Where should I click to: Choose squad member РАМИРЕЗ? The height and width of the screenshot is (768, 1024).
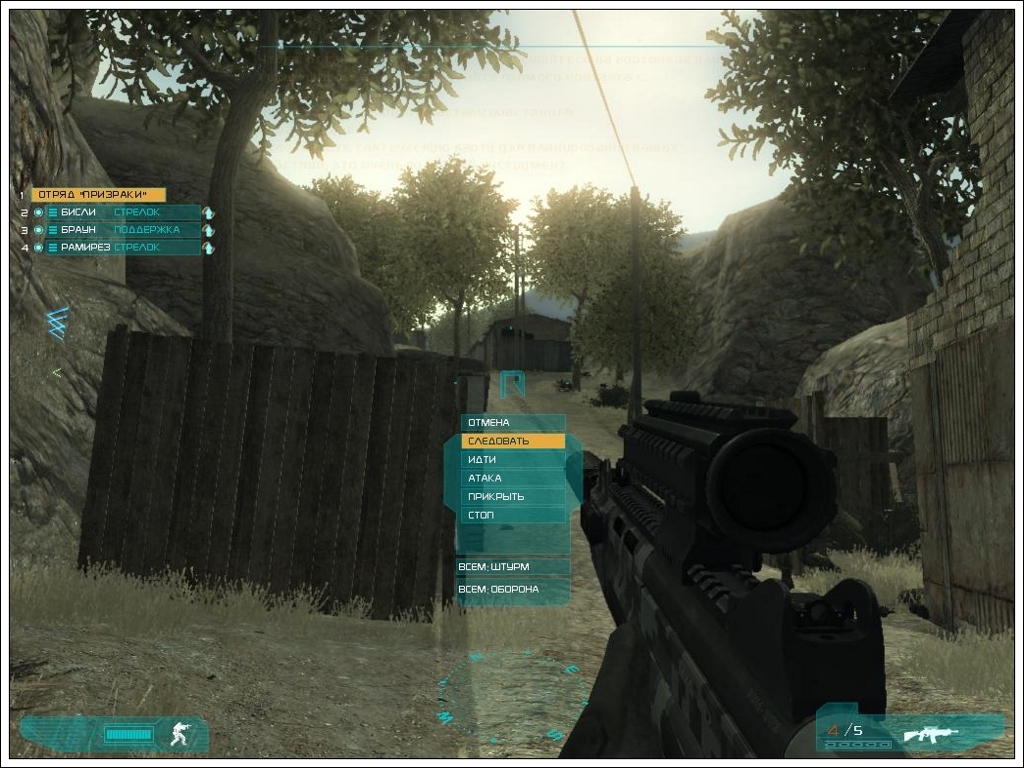122,247
